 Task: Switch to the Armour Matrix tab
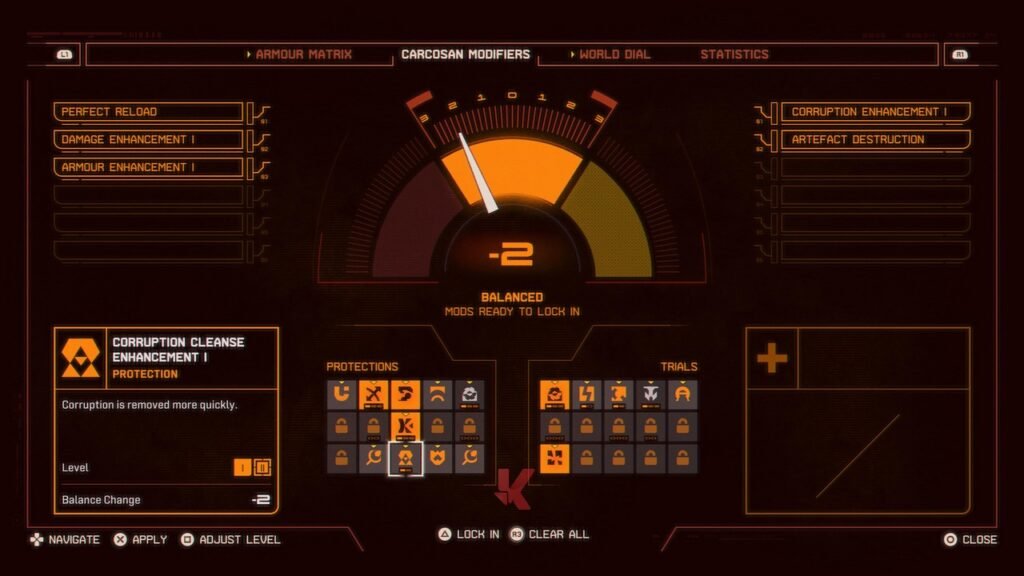(x=303, y=54)
